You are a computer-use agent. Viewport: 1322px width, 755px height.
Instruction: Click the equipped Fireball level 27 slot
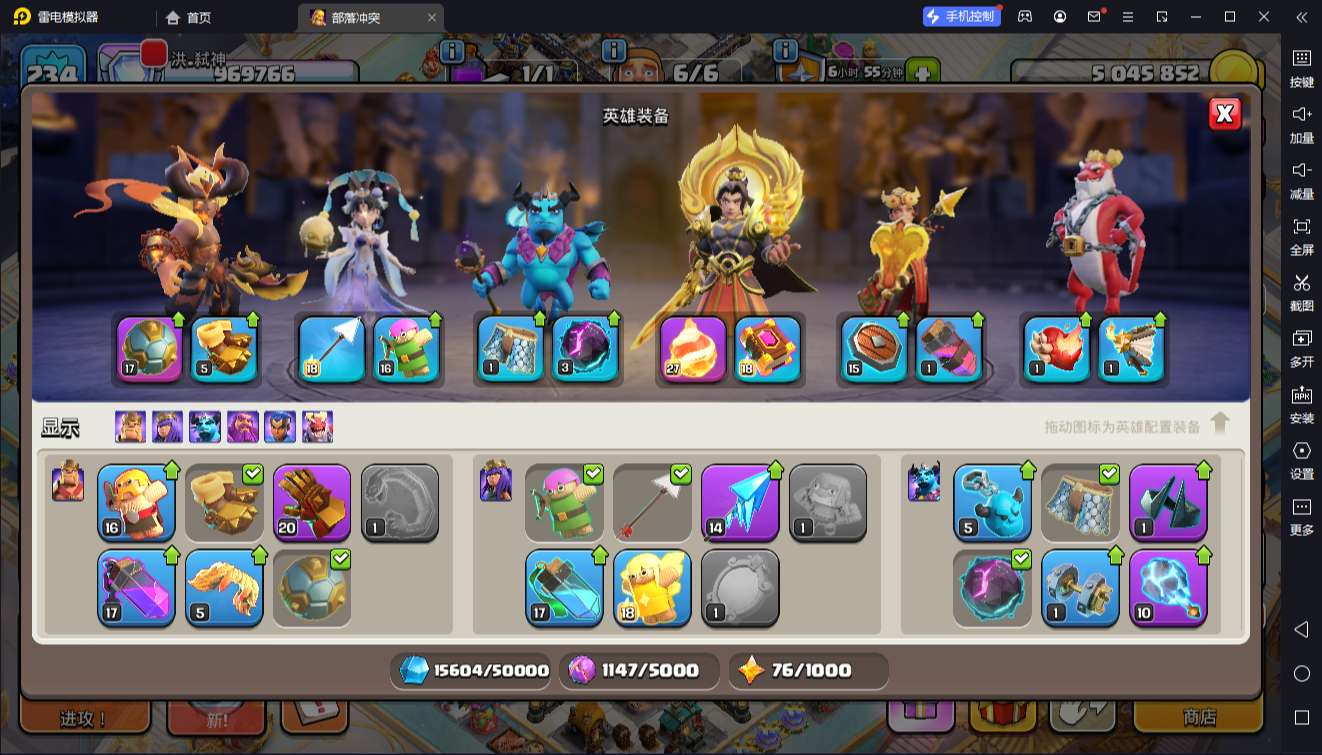pyautogui.click(x=693, y=349)
